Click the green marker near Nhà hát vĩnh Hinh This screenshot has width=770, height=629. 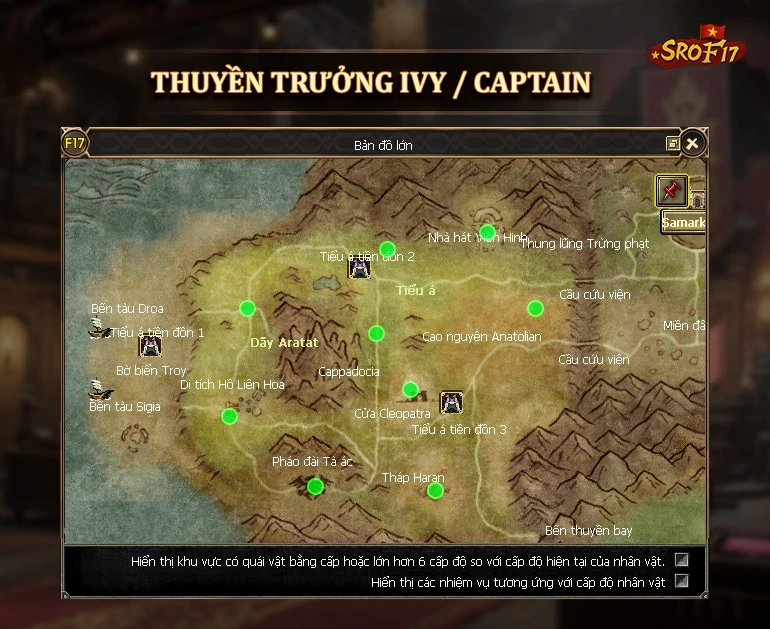click(488, 232)
